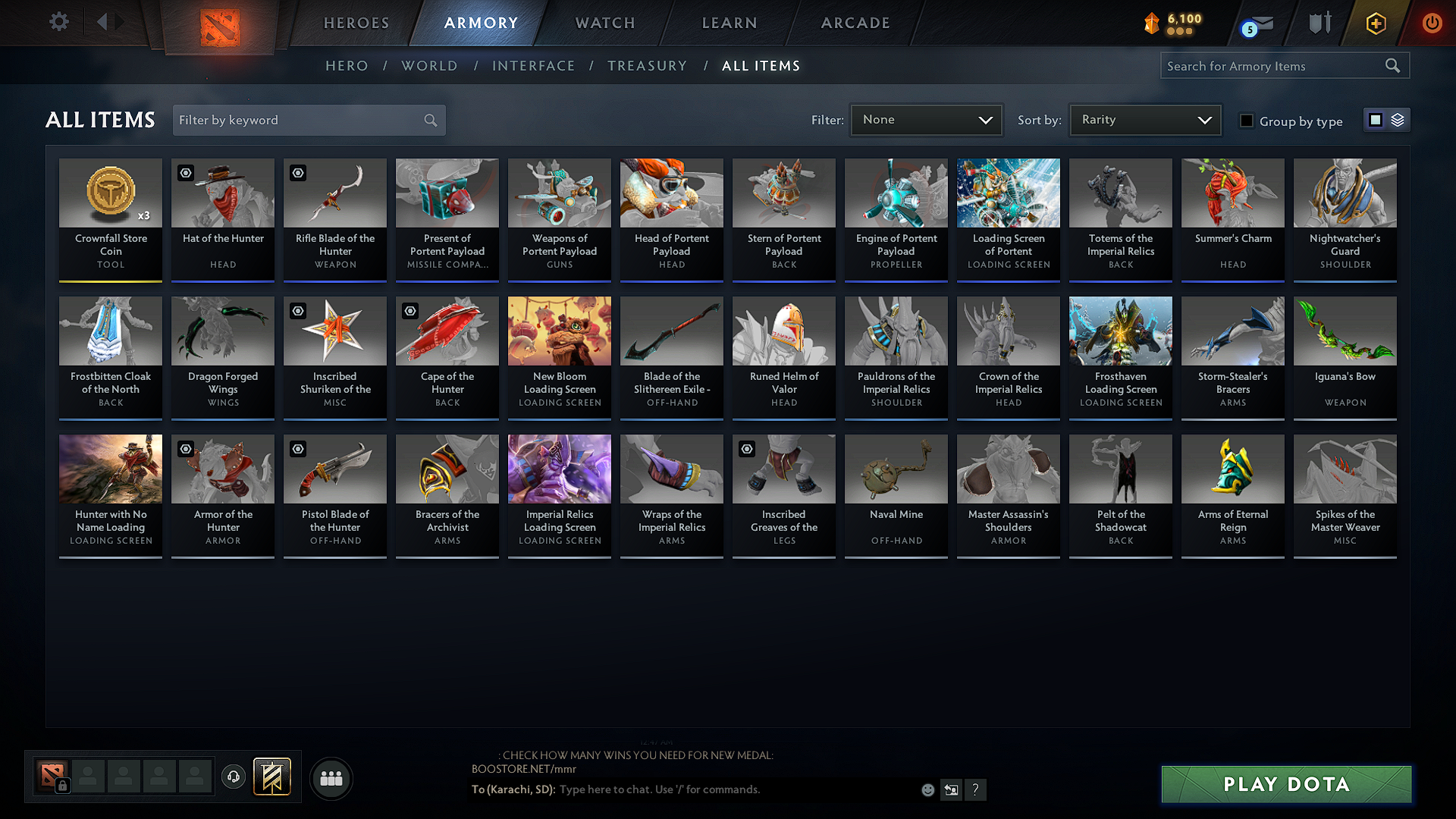Click the power button to exit Dota
This screenshot has height=819, width=1456.
1432,23
